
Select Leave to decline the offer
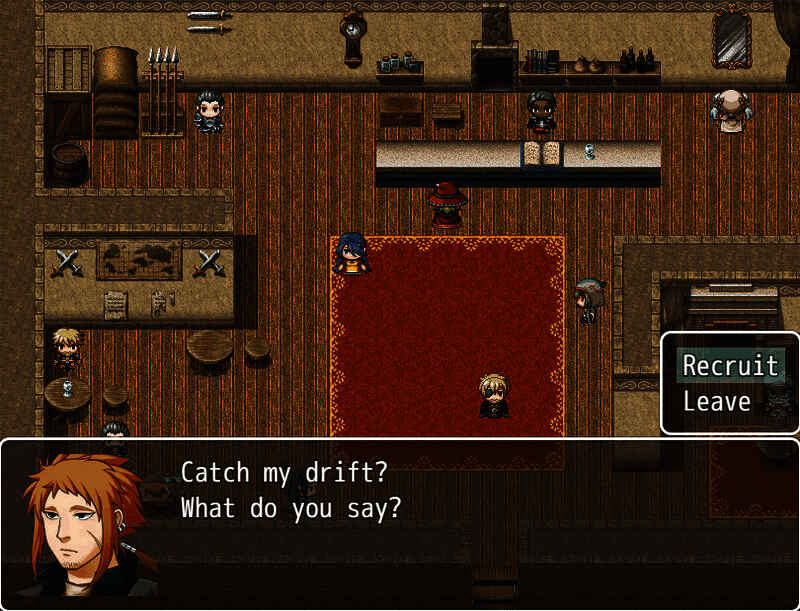(717, 402)
